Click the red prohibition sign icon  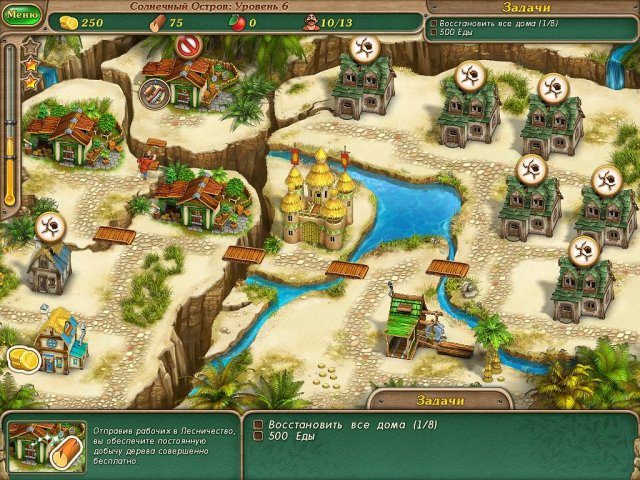coord(187,45)
